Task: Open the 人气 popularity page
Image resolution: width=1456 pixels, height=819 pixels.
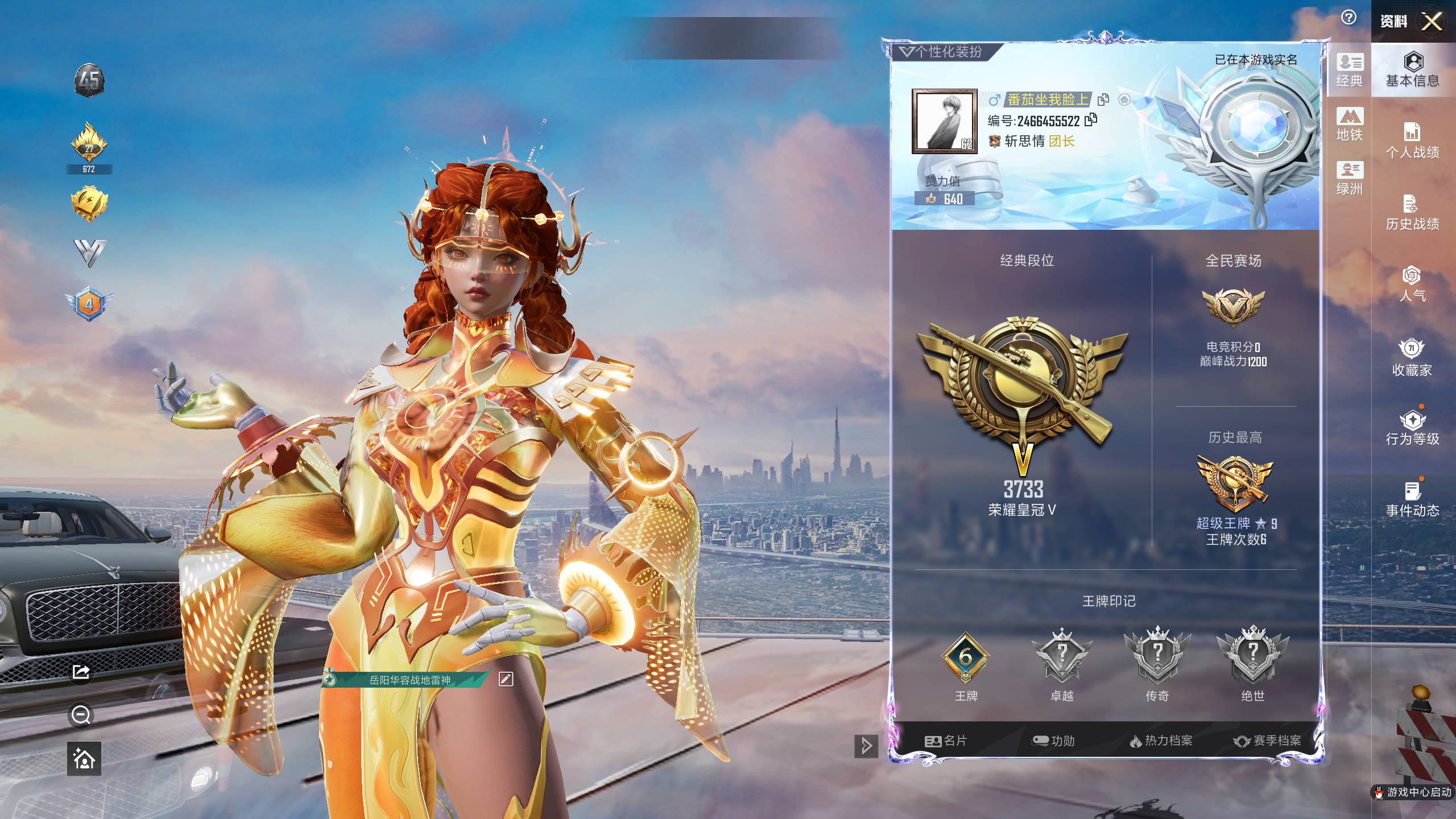Action: click(x=1413, y=284)
